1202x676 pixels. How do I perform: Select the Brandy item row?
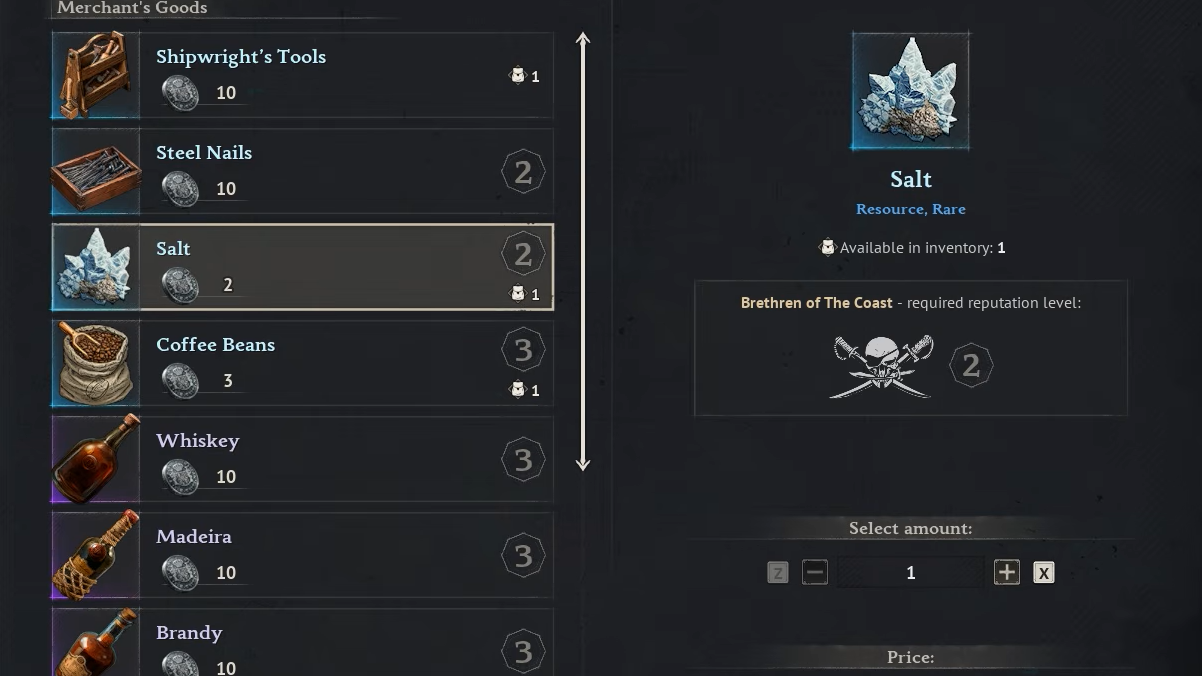coord(302,645)
